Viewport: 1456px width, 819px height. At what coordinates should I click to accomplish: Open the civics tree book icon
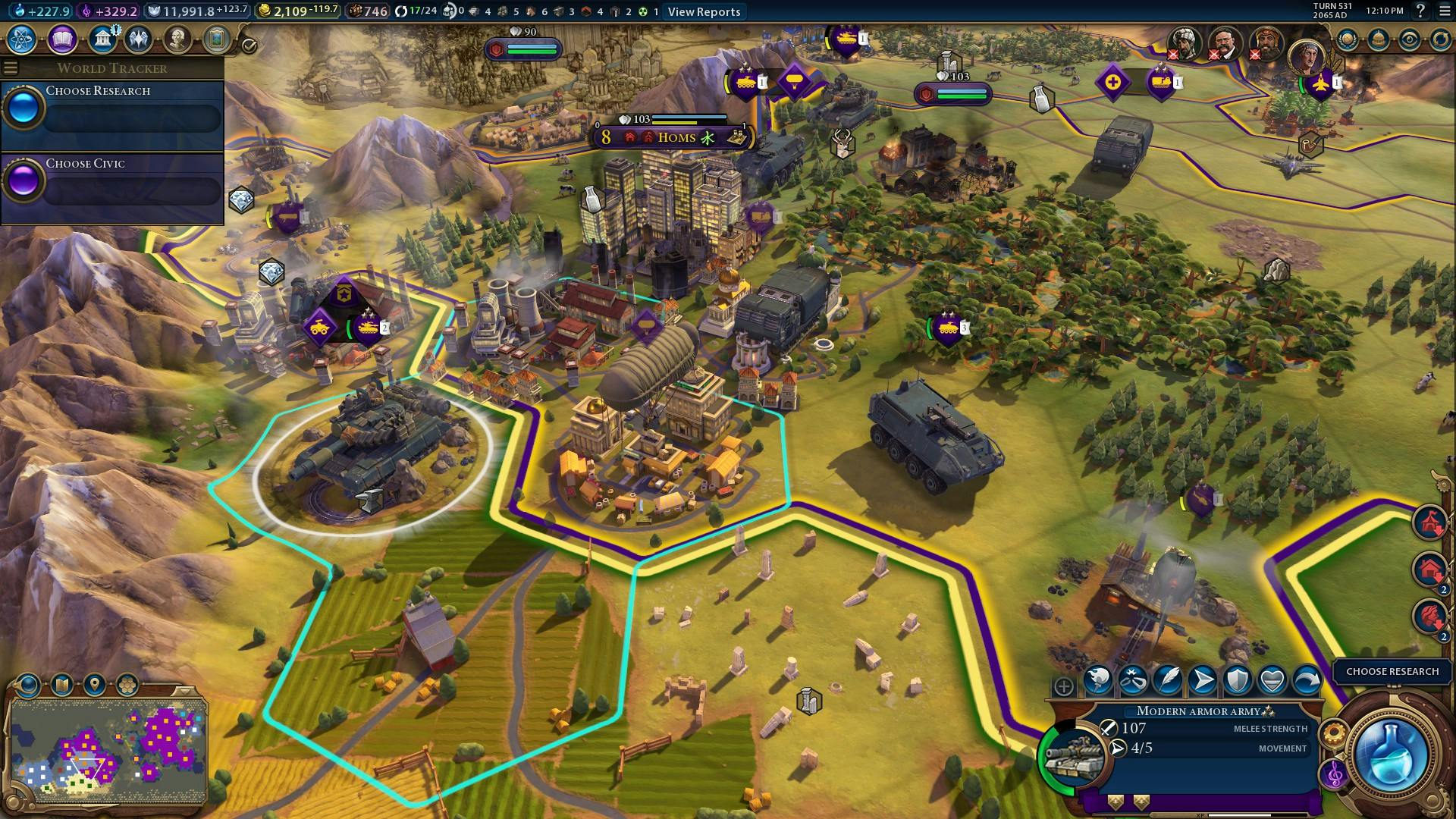(62, 39)
